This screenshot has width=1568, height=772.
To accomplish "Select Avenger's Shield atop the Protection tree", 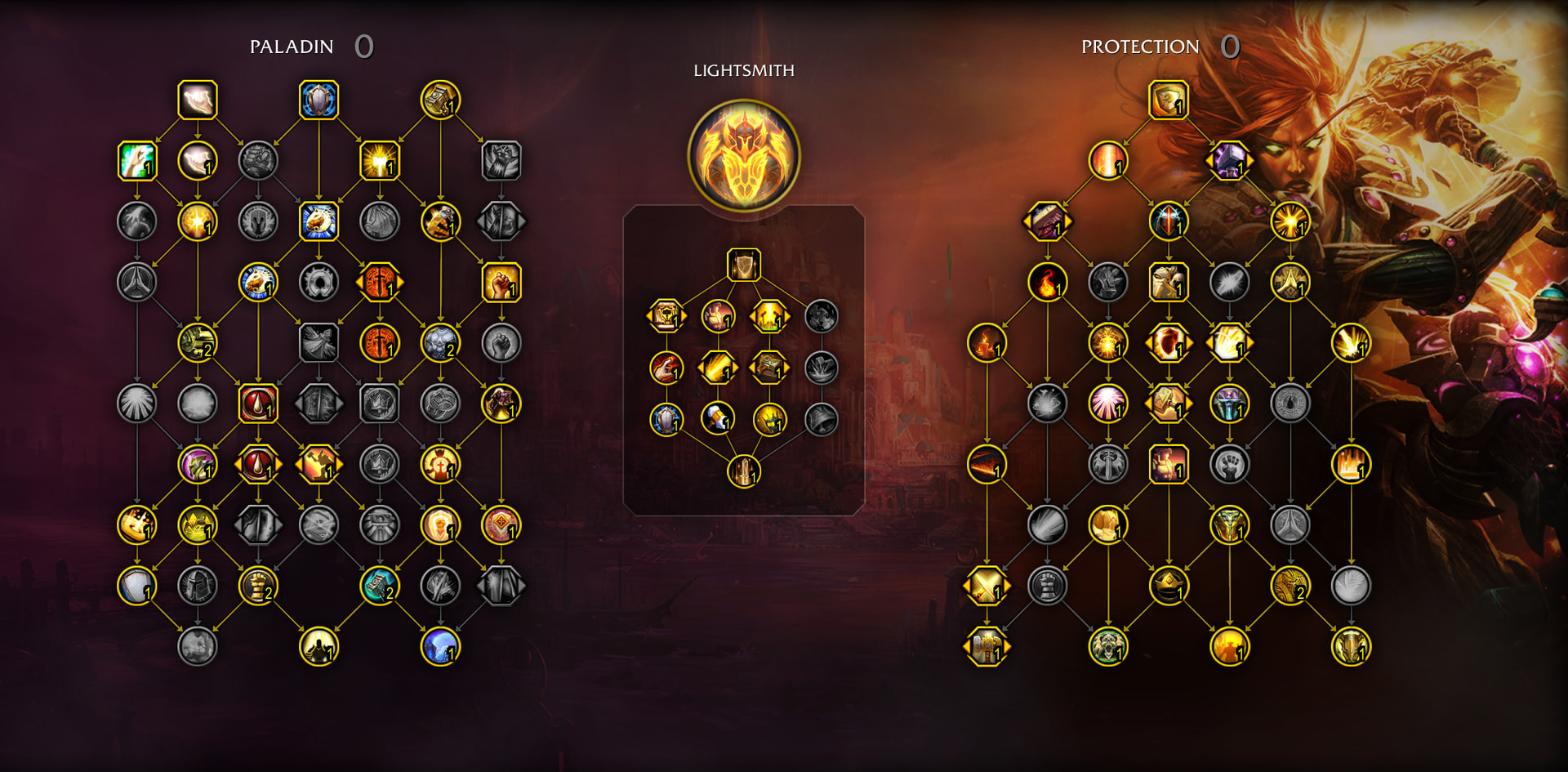I will (1168, 100).
